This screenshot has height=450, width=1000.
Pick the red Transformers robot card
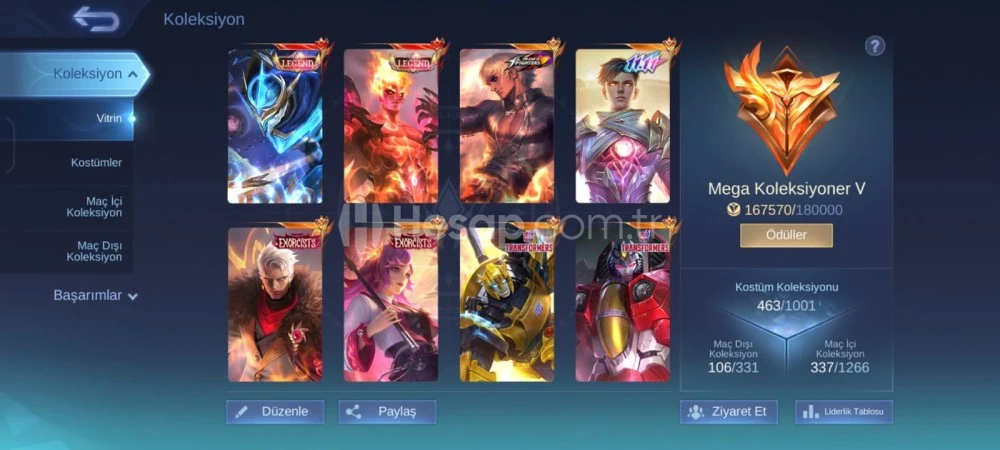622,304
